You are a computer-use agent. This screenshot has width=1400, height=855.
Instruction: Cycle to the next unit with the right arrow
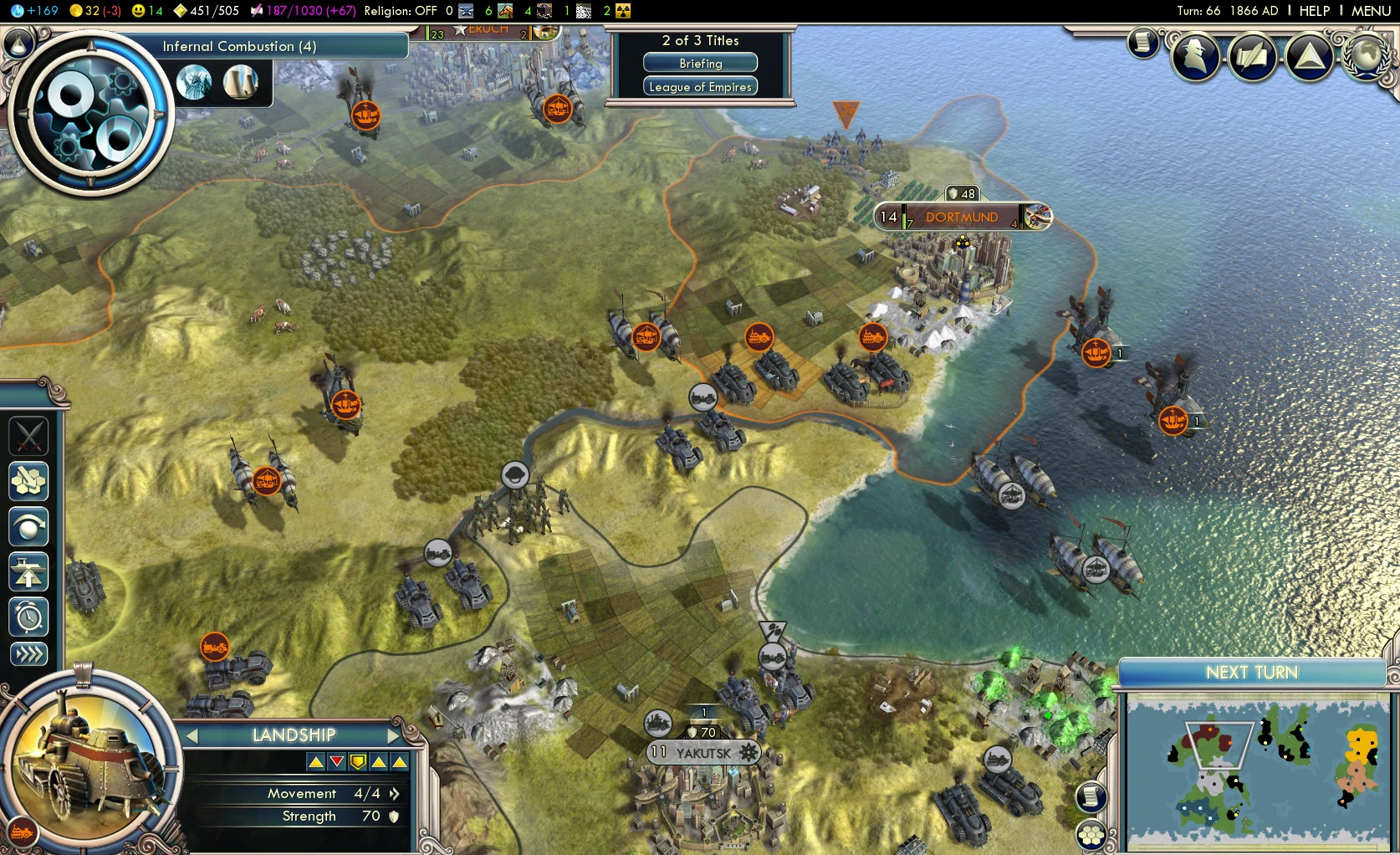[395, 735]
